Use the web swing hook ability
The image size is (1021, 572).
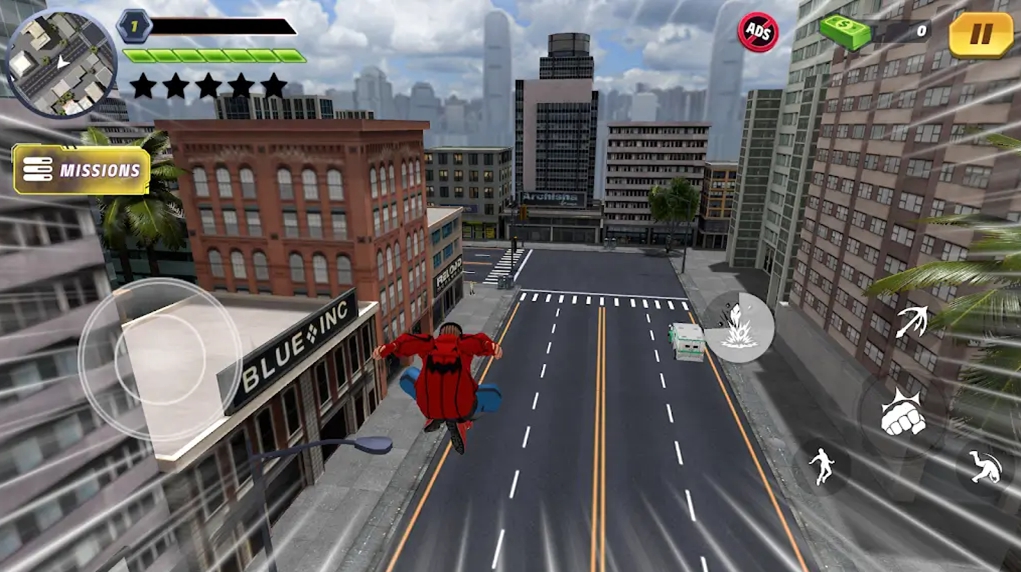point(911,322)
